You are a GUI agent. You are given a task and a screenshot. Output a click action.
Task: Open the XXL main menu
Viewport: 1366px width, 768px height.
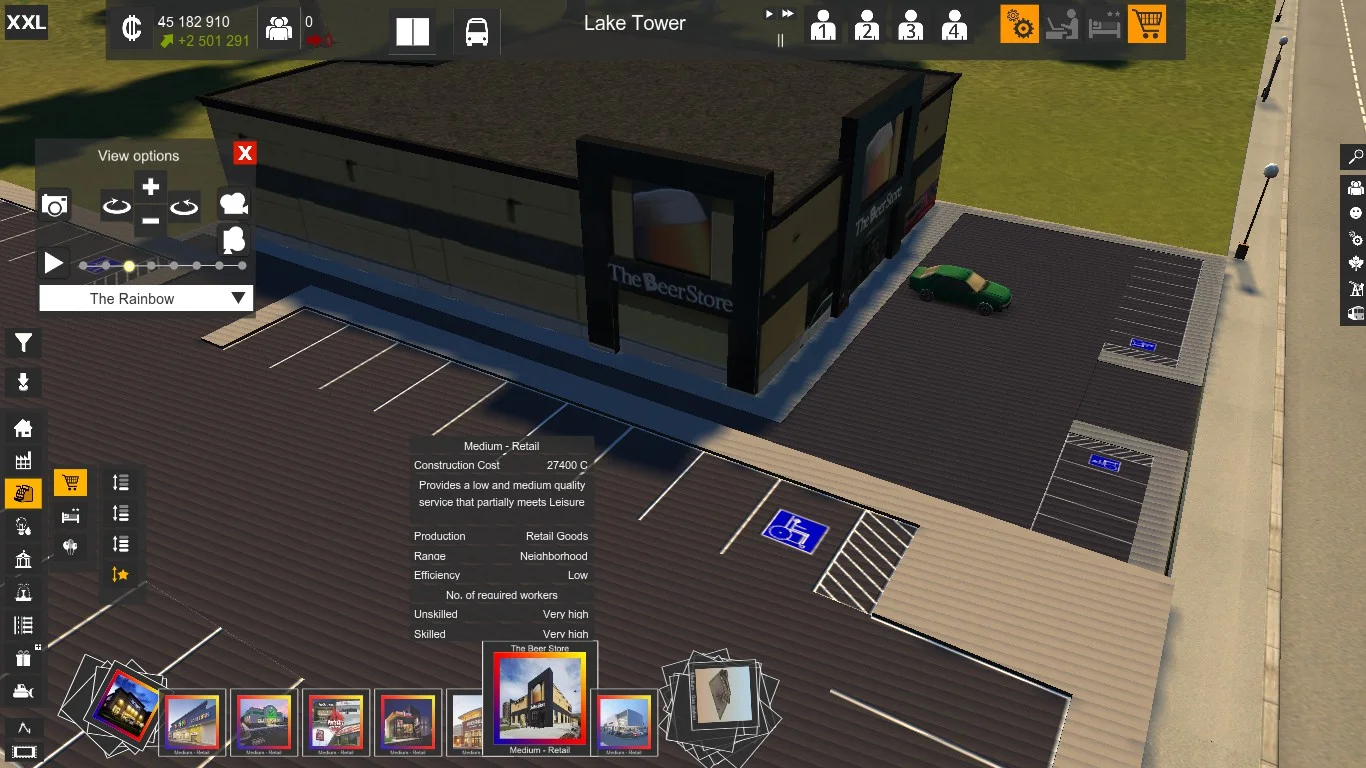[26, 22]
